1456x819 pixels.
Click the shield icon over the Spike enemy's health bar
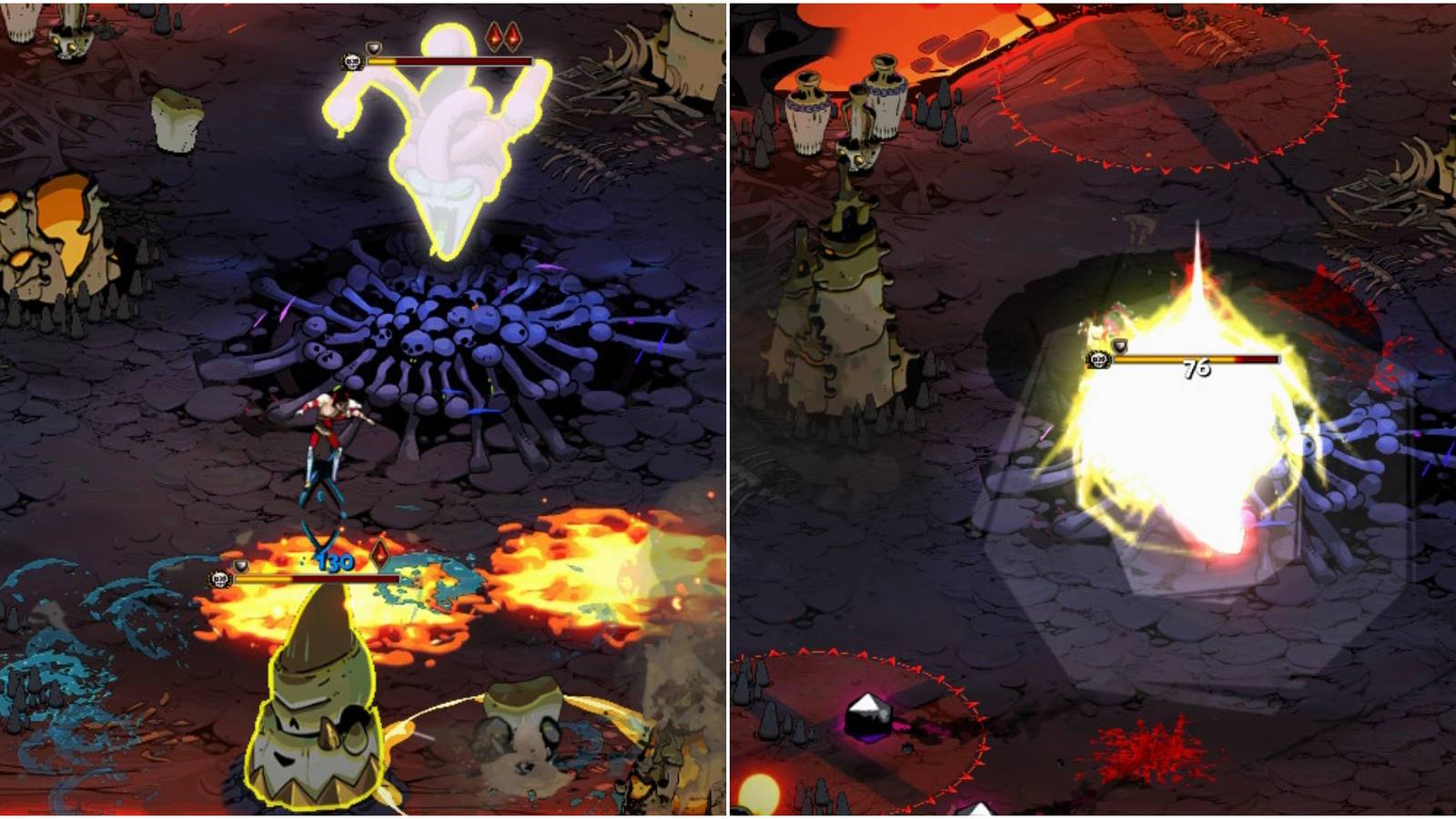point(241,564)
